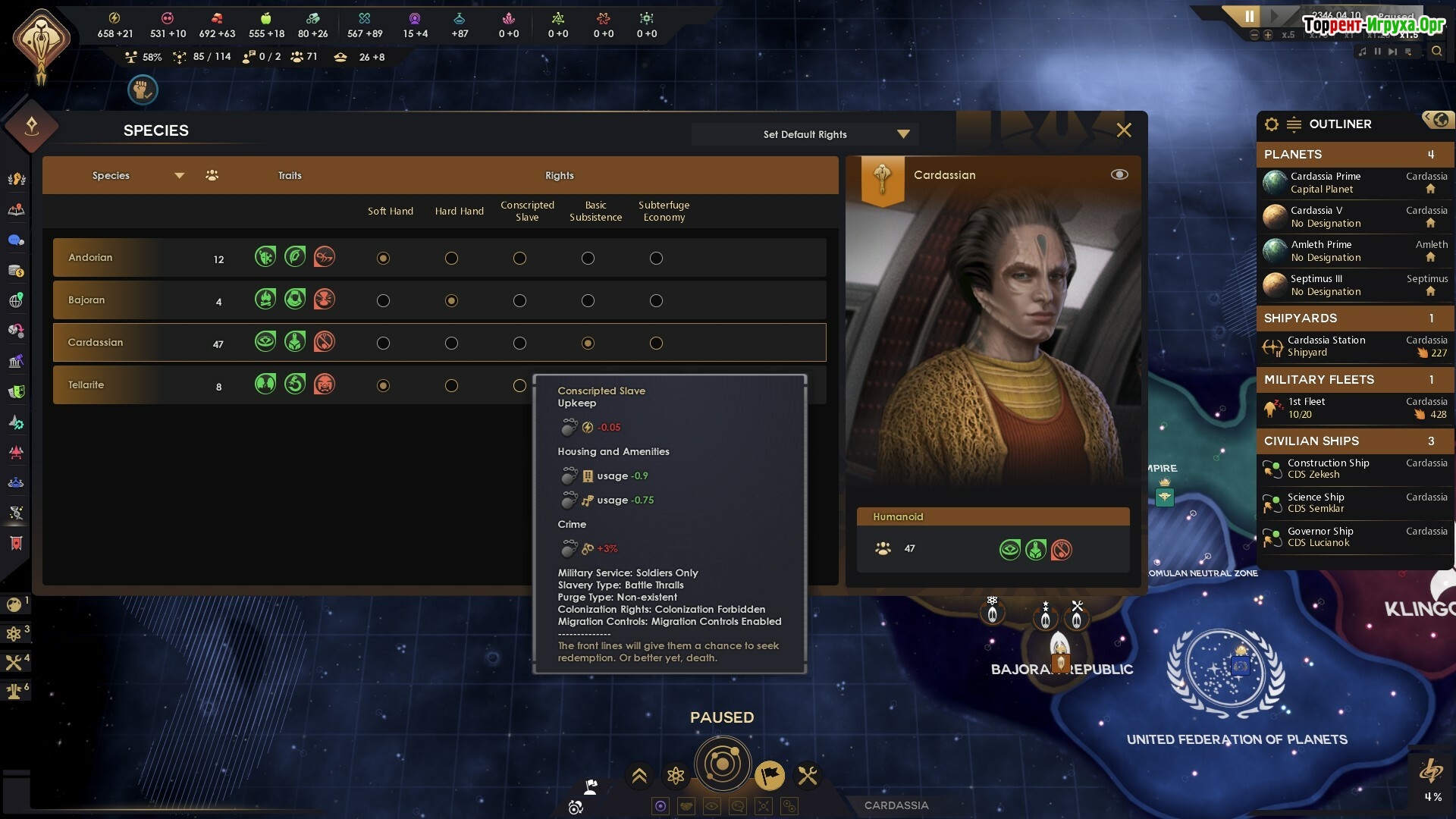Click the Cardassian empire emblem
This screenshot has width=1456, height=819.
42,42
